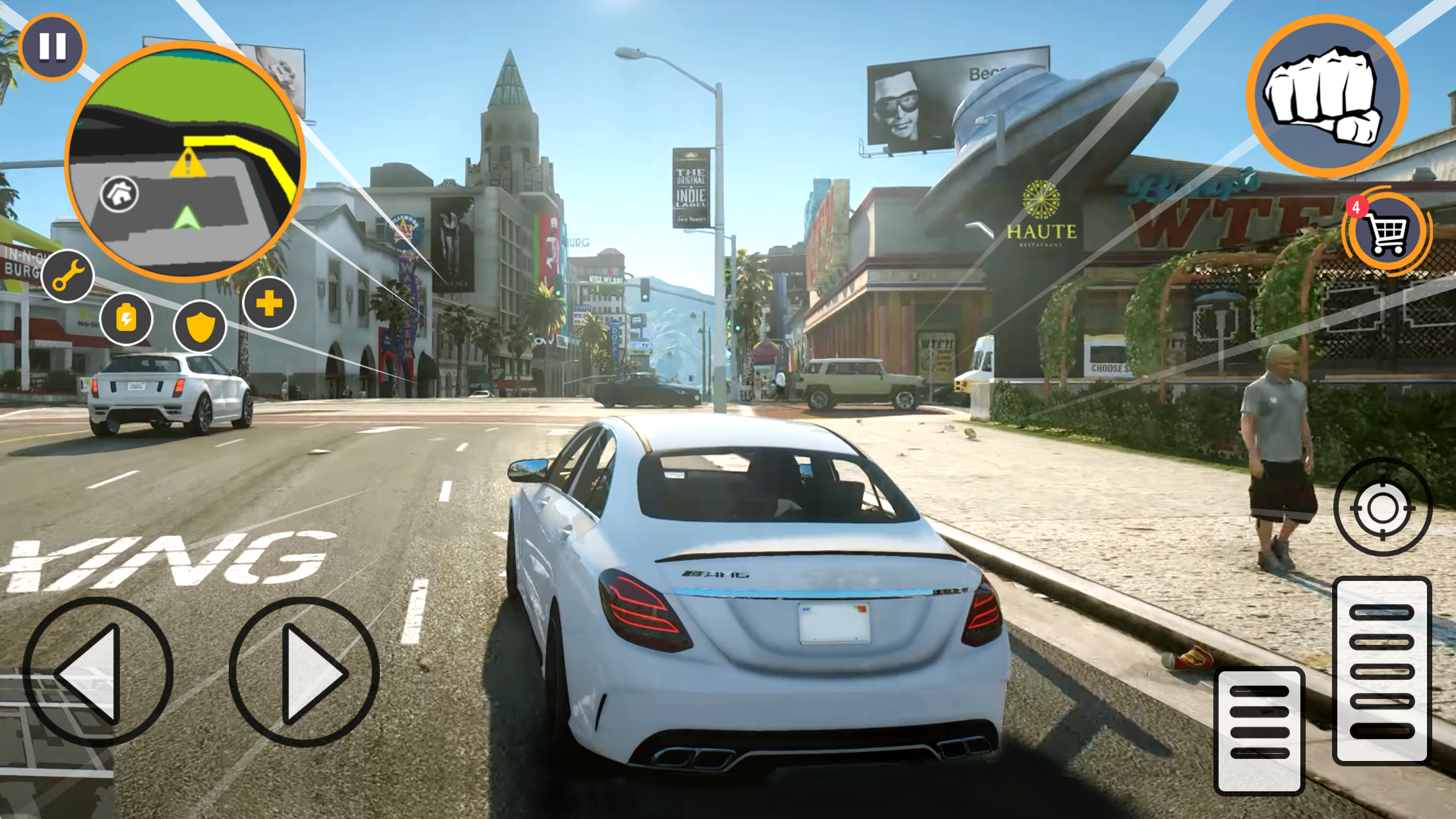1456x819 pixels.
Task: Click the home marker on minimap
Action: [x=119, y=194]
